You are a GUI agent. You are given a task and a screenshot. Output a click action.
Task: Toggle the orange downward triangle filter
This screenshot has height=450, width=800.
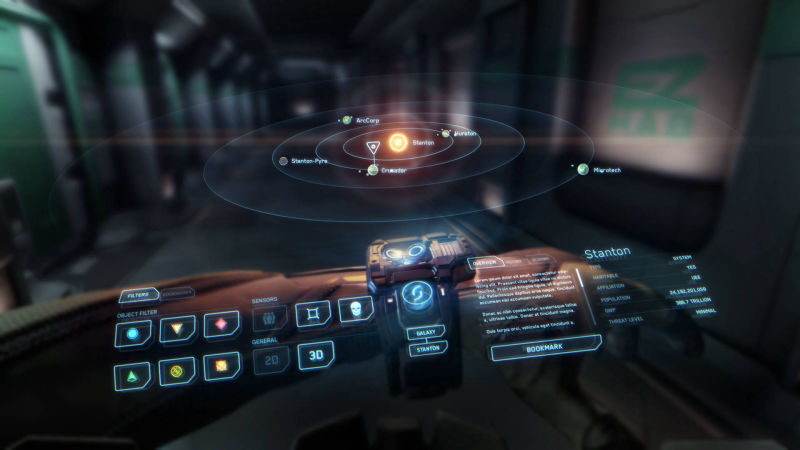coord(177,329)
